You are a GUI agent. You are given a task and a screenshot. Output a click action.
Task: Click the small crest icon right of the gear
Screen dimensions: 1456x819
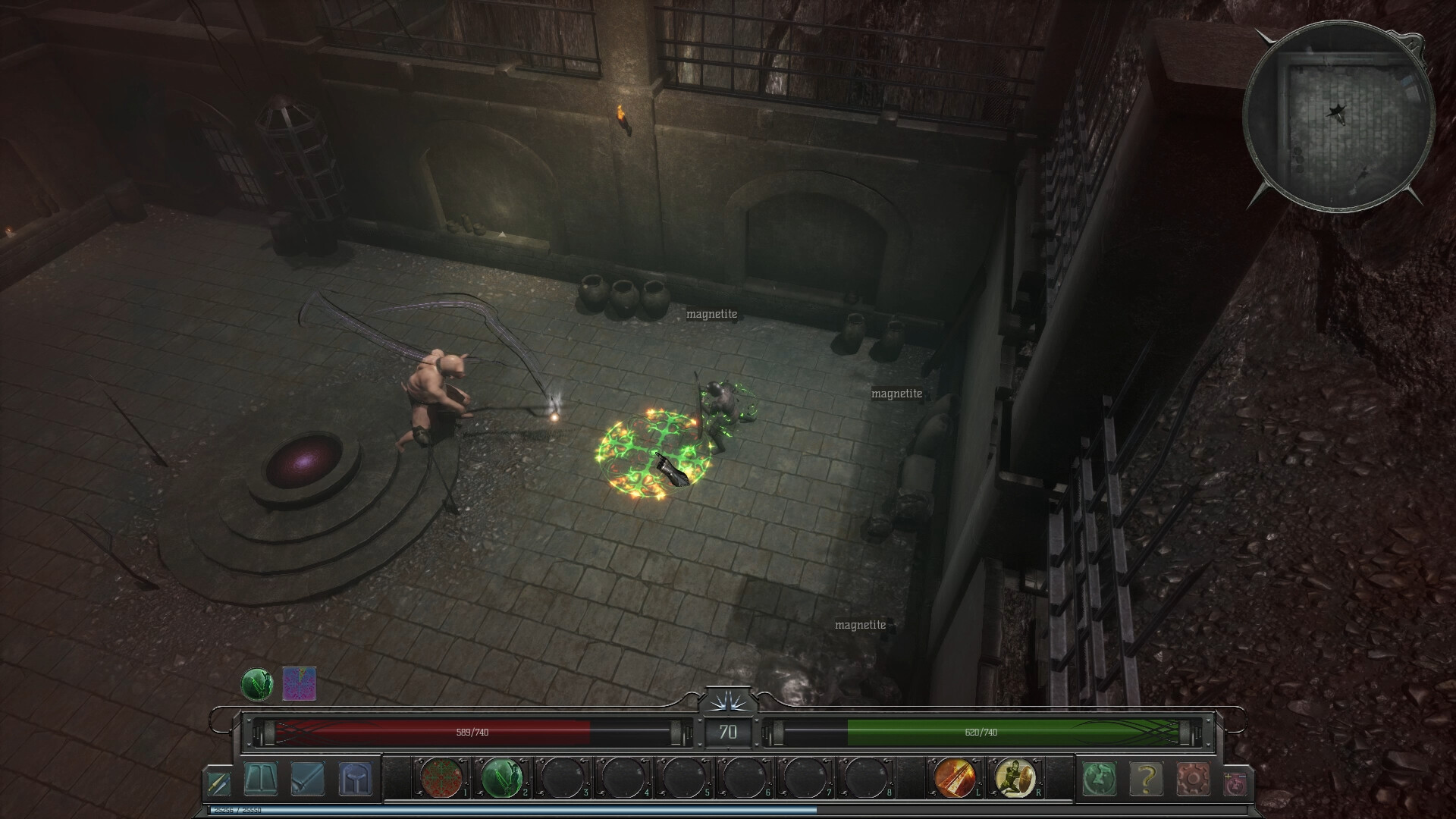[x=1235, y=783]
